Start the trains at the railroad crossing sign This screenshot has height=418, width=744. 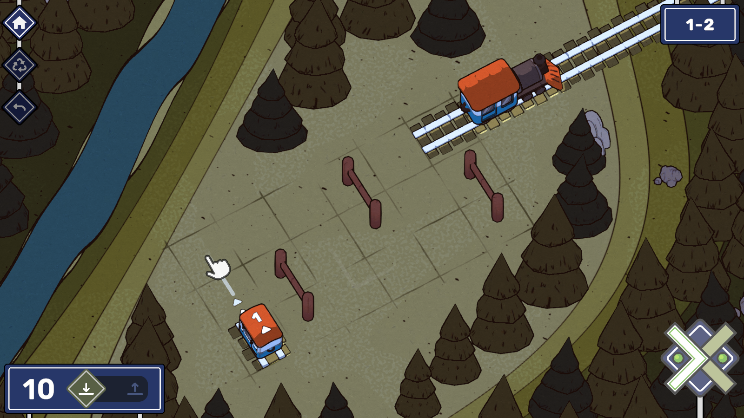tap(701, 357)
